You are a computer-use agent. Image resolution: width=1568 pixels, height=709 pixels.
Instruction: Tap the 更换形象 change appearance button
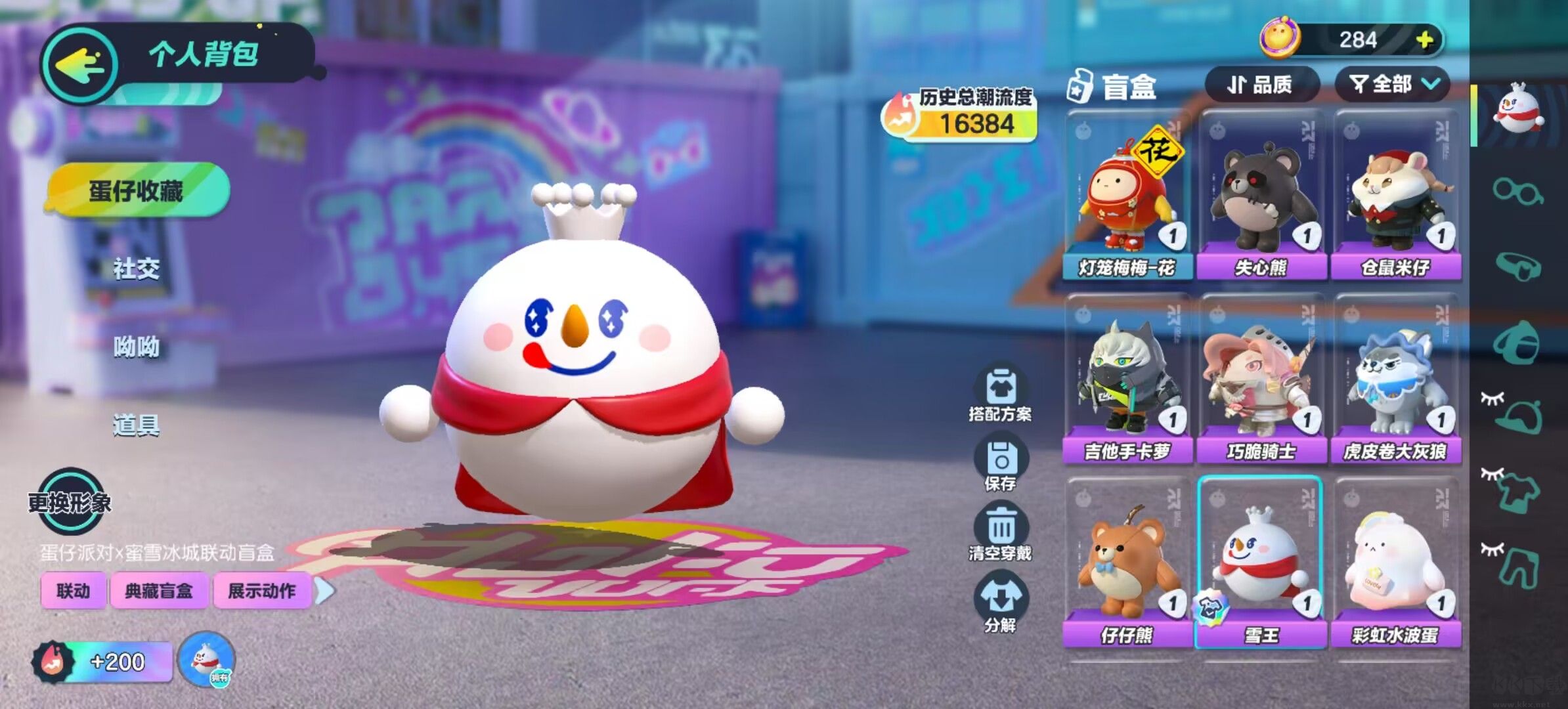70,502
